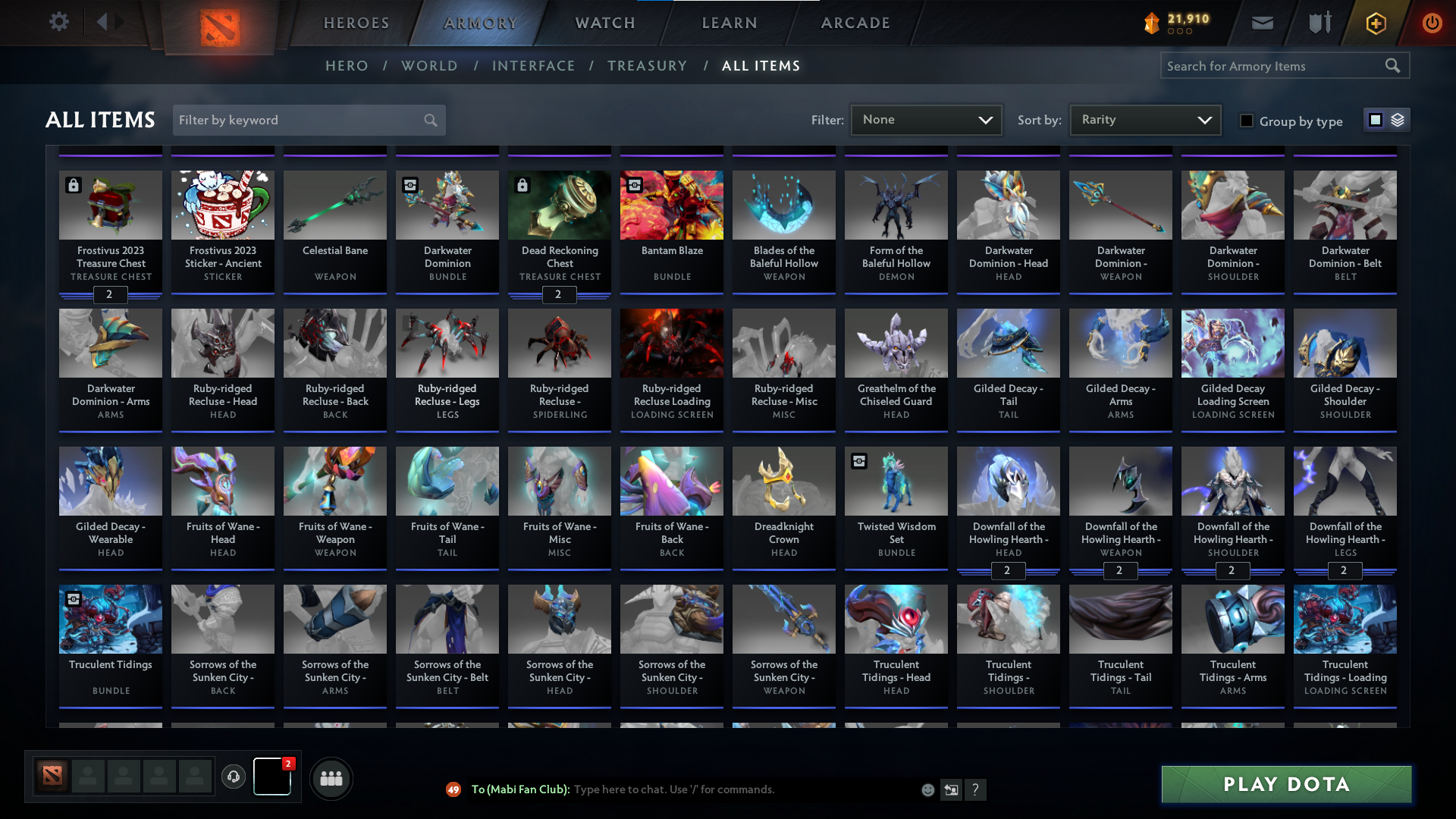Screen dimensions: 1456x819
Task: Open the emoticon picker in chat
Action: 927,789
